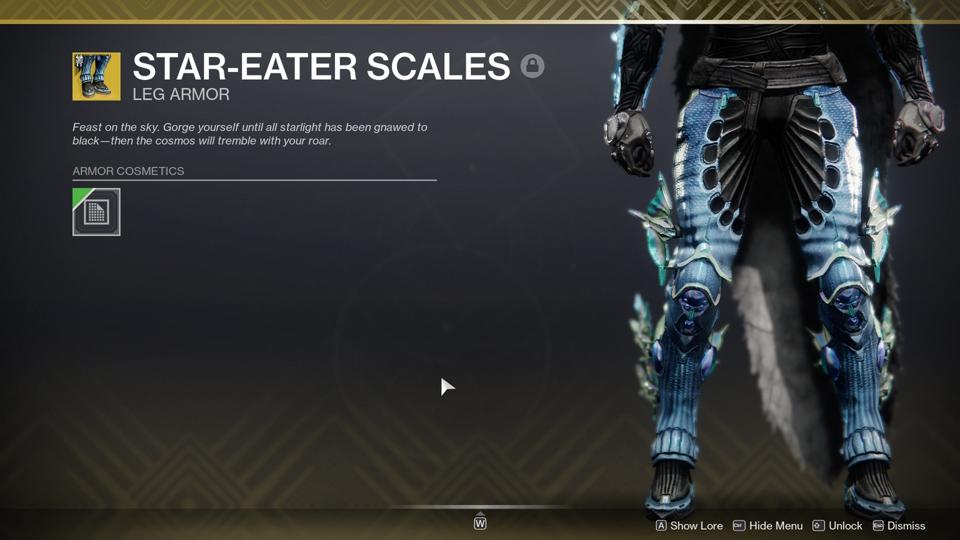Click the Star-Eater Scales item icon

96,77
